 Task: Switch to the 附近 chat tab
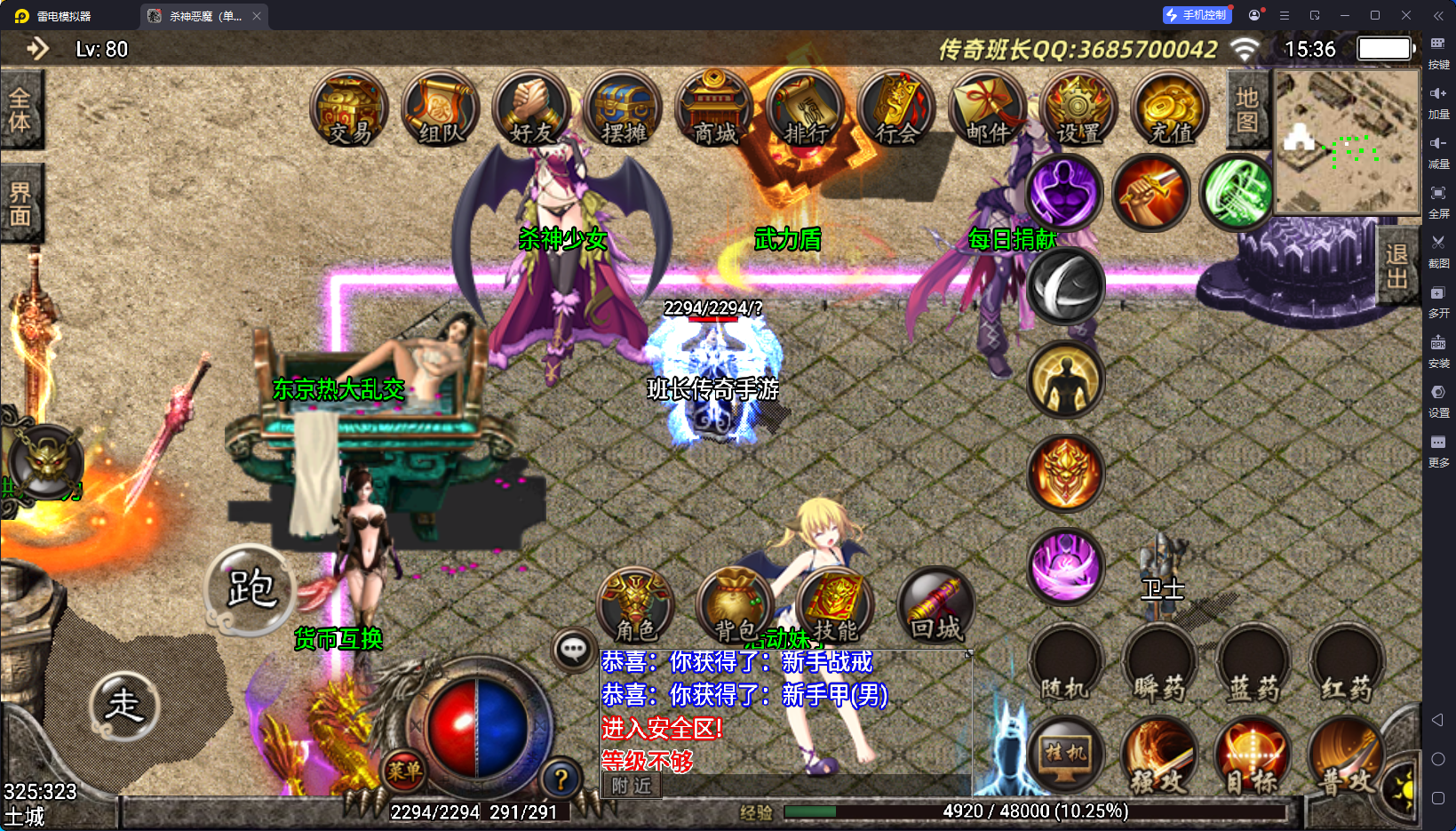point(630,787)
